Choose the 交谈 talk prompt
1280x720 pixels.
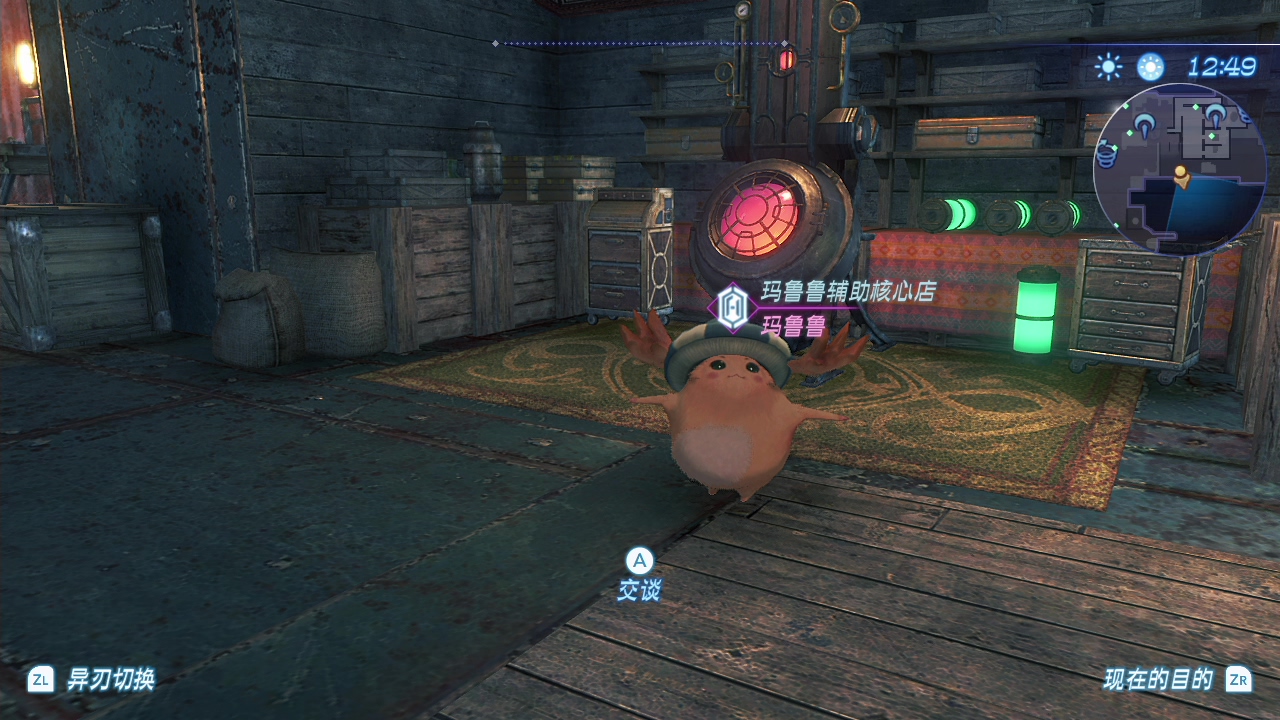[639, 574]
